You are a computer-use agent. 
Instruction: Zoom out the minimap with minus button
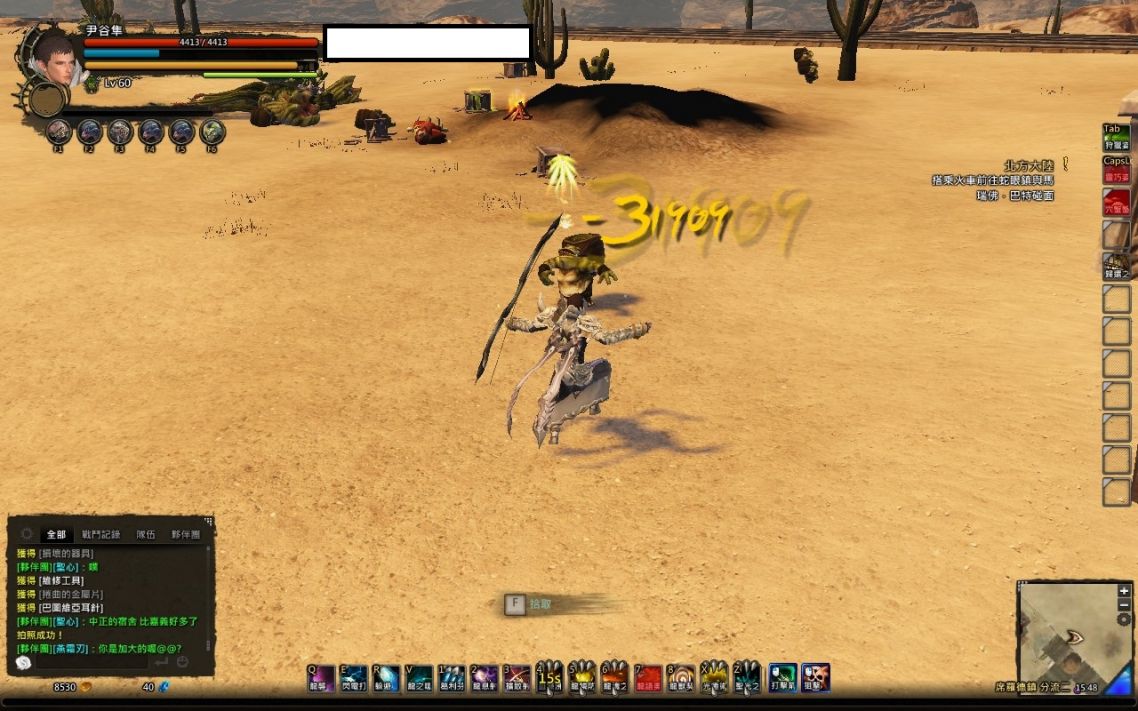click(x=1124, y=605)
